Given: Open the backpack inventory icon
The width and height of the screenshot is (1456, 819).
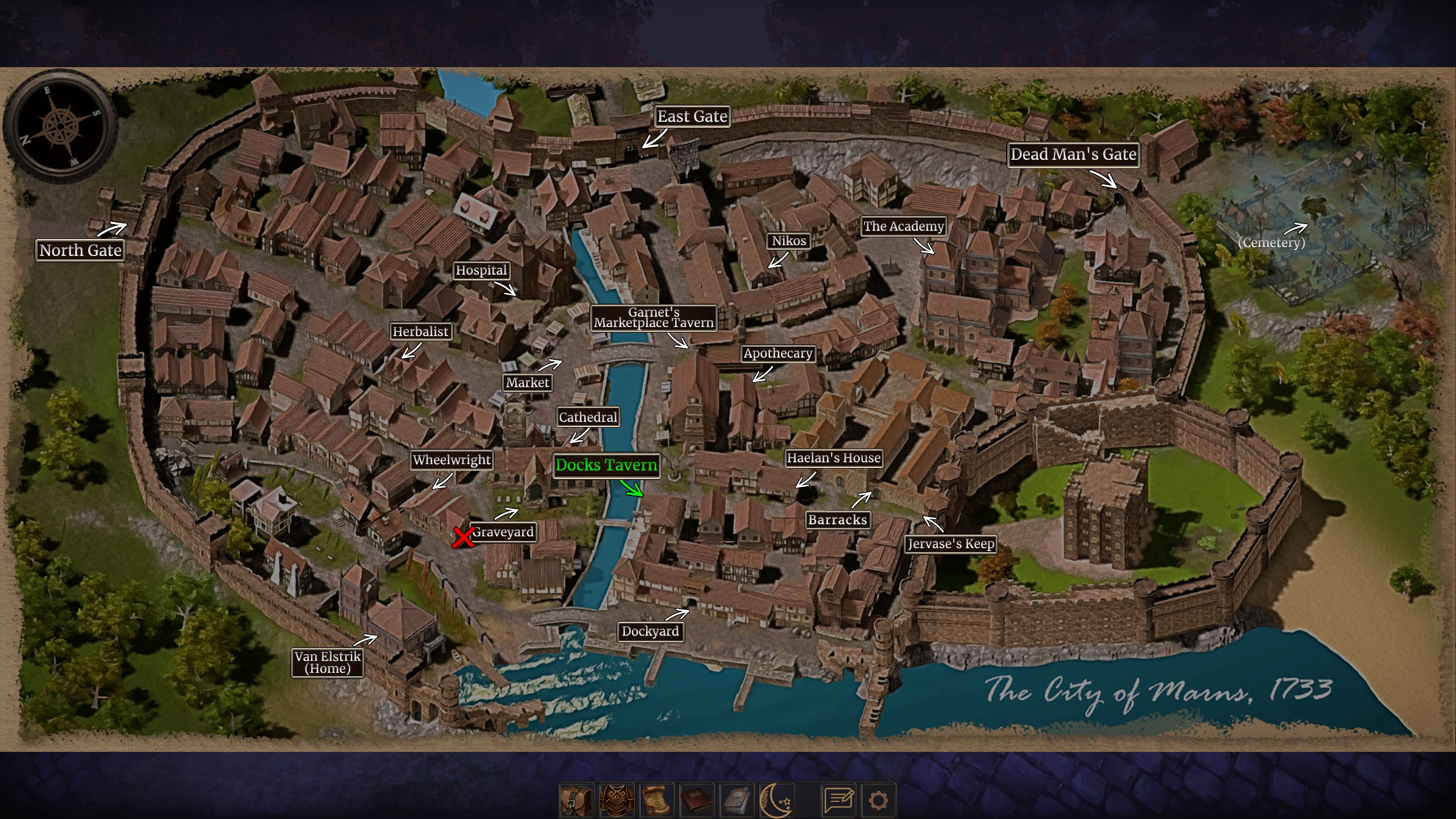Looking at the screenshot, I should pos(577,800).
